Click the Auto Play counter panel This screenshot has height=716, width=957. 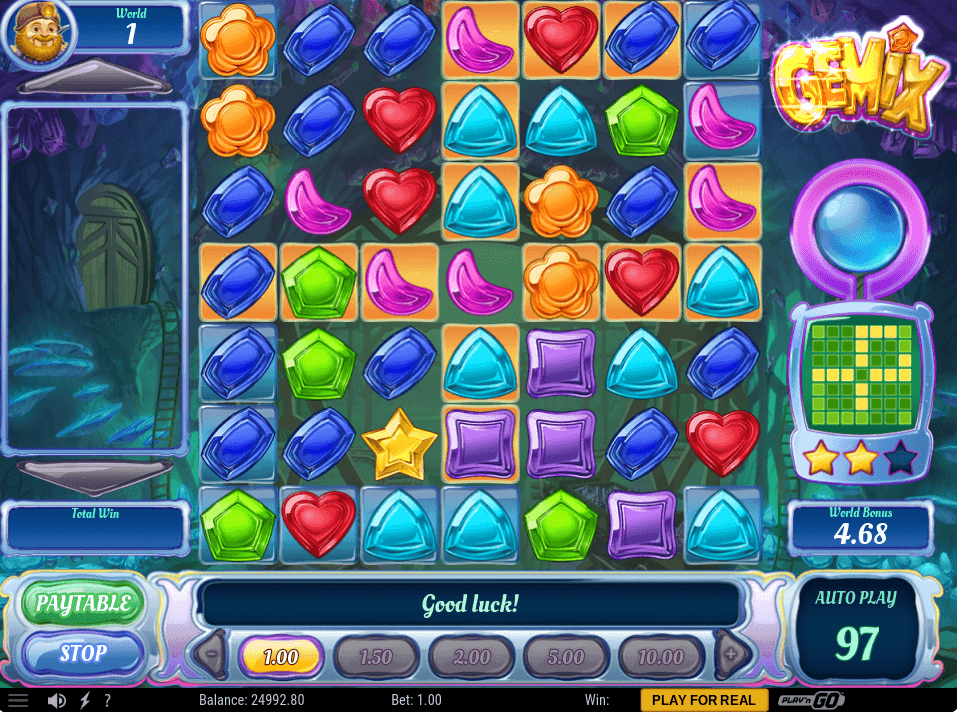[856, 628]
